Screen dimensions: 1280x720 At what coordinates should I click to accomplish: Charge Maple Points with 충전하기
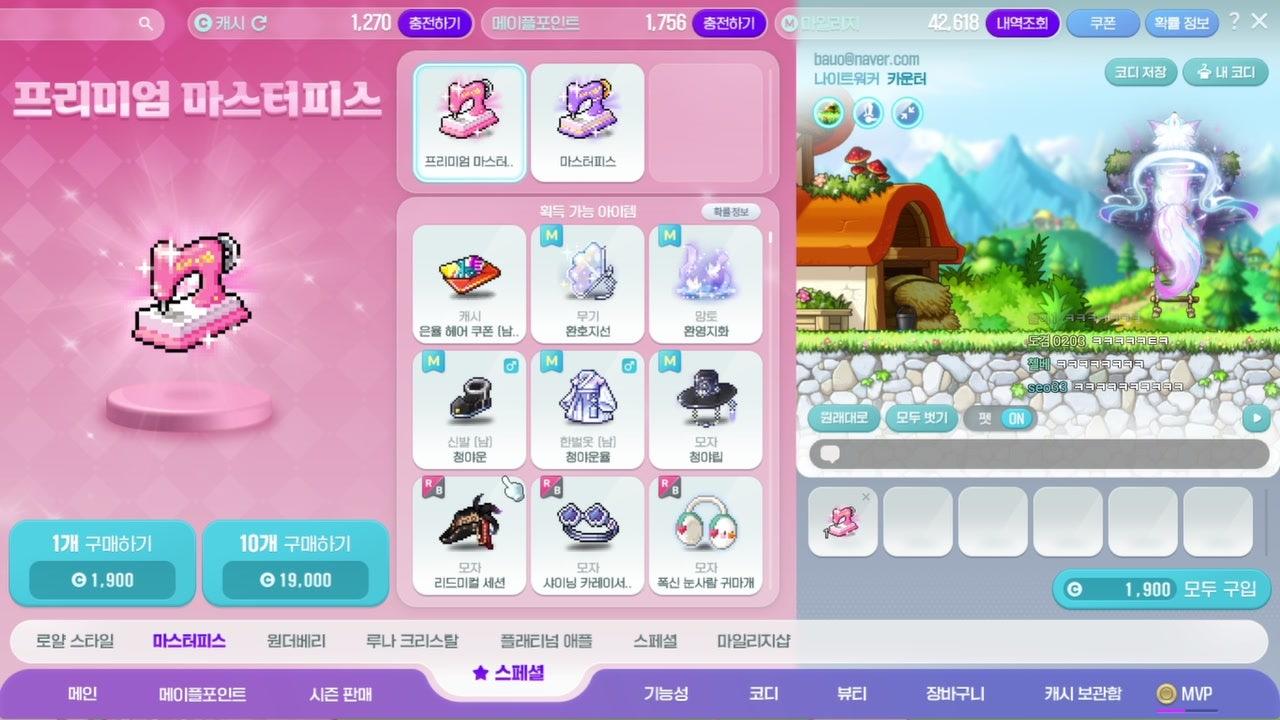[729, 23]
